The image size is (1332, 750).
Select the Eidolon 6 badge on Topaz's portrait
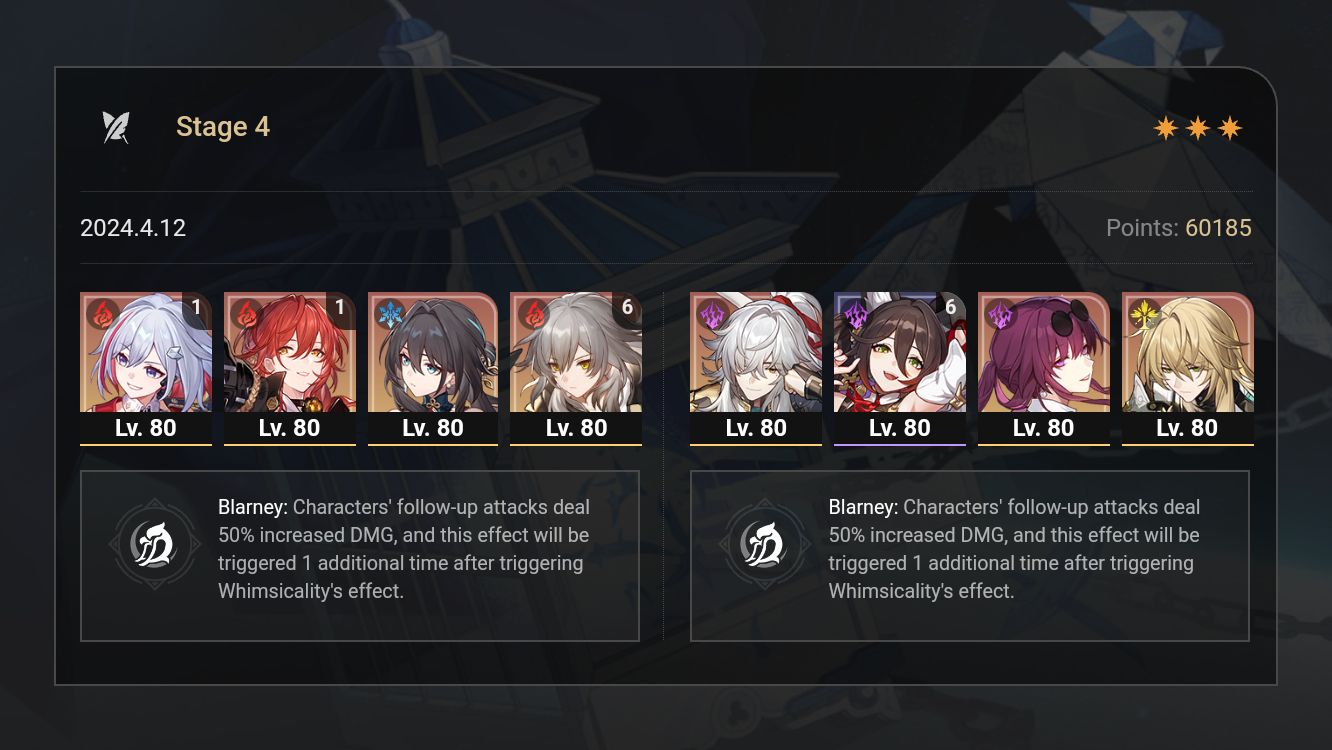[x=627, y=308]
